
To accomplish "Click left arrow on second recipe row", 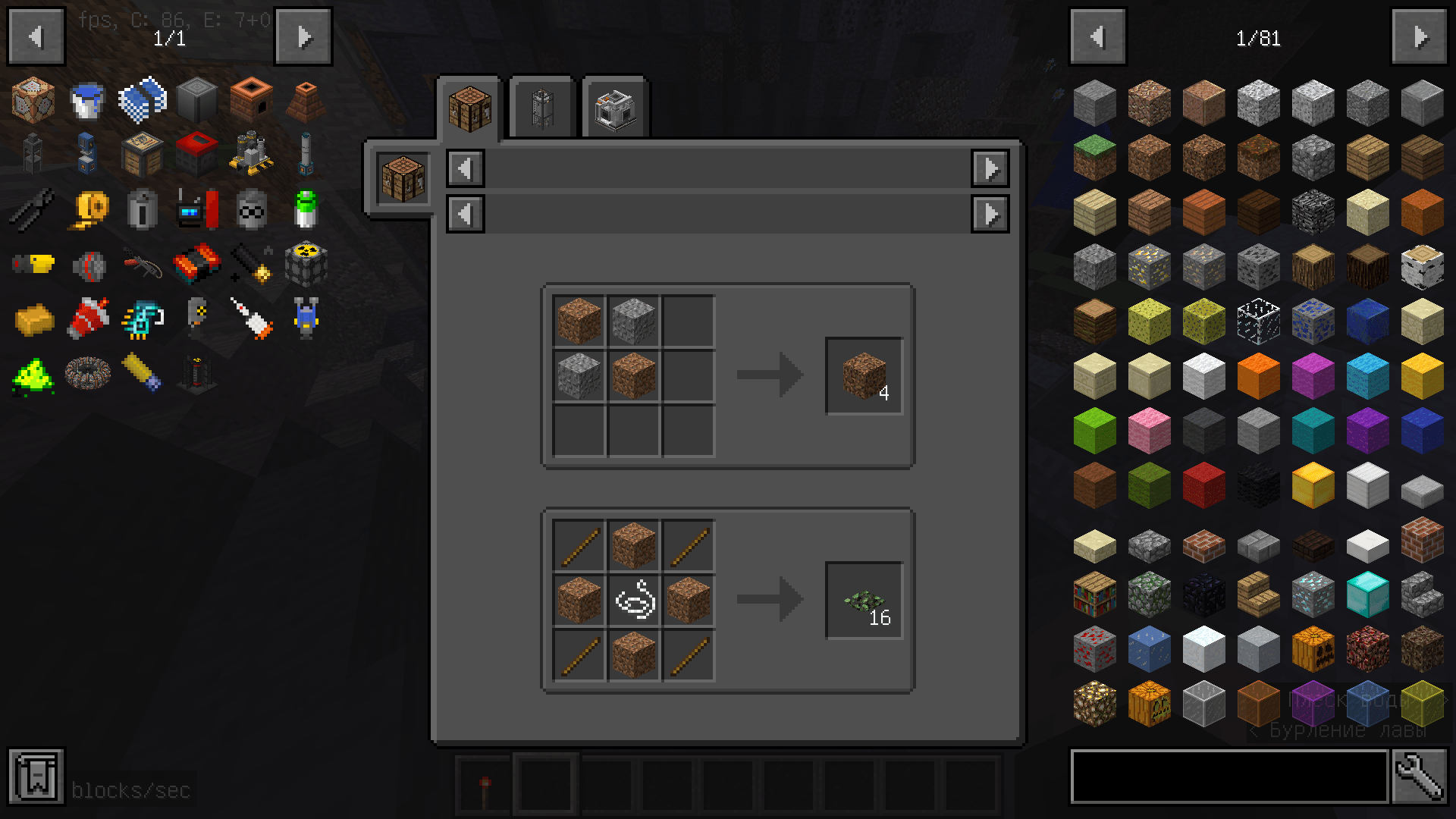I will point(465,214).
